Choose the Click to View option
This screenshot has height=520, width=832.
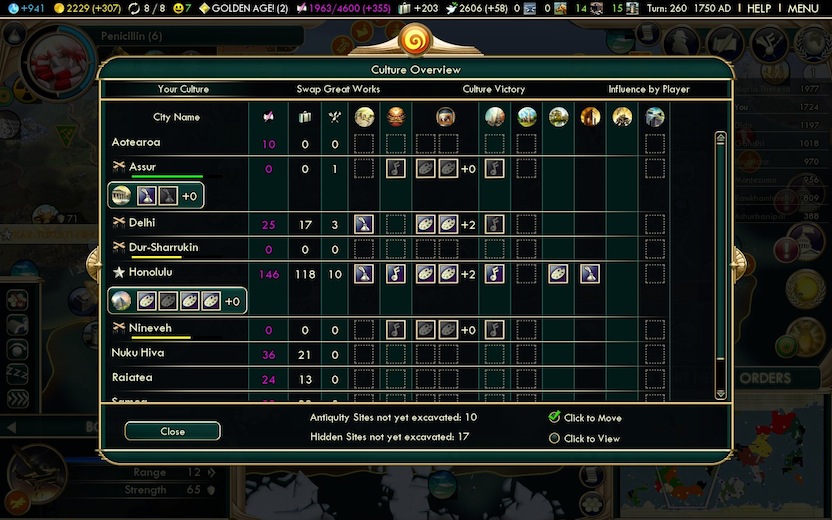click(555, 438)
